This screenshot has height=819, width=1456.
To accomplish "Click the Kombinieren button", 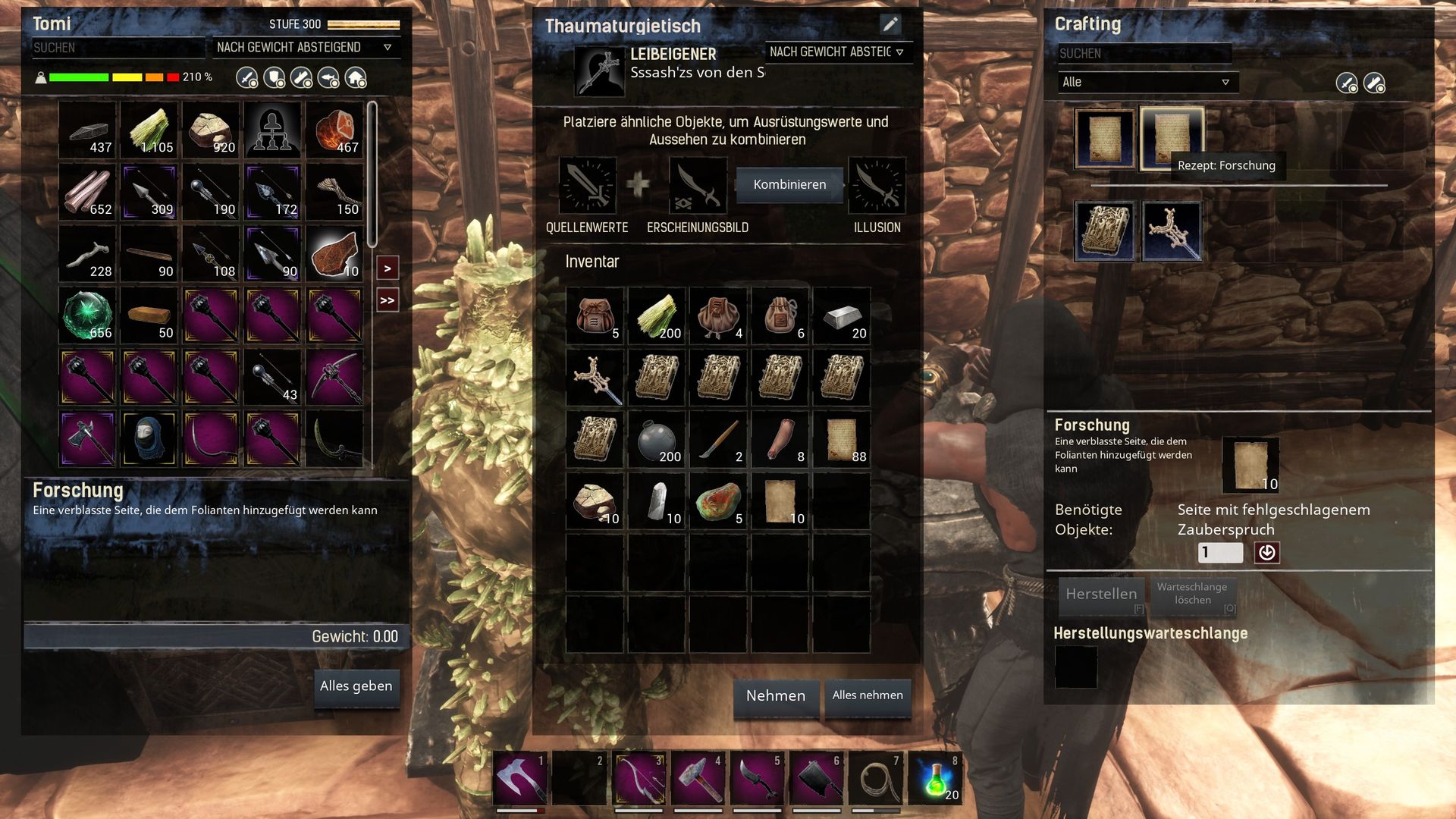I will click(x=789, y=185).
